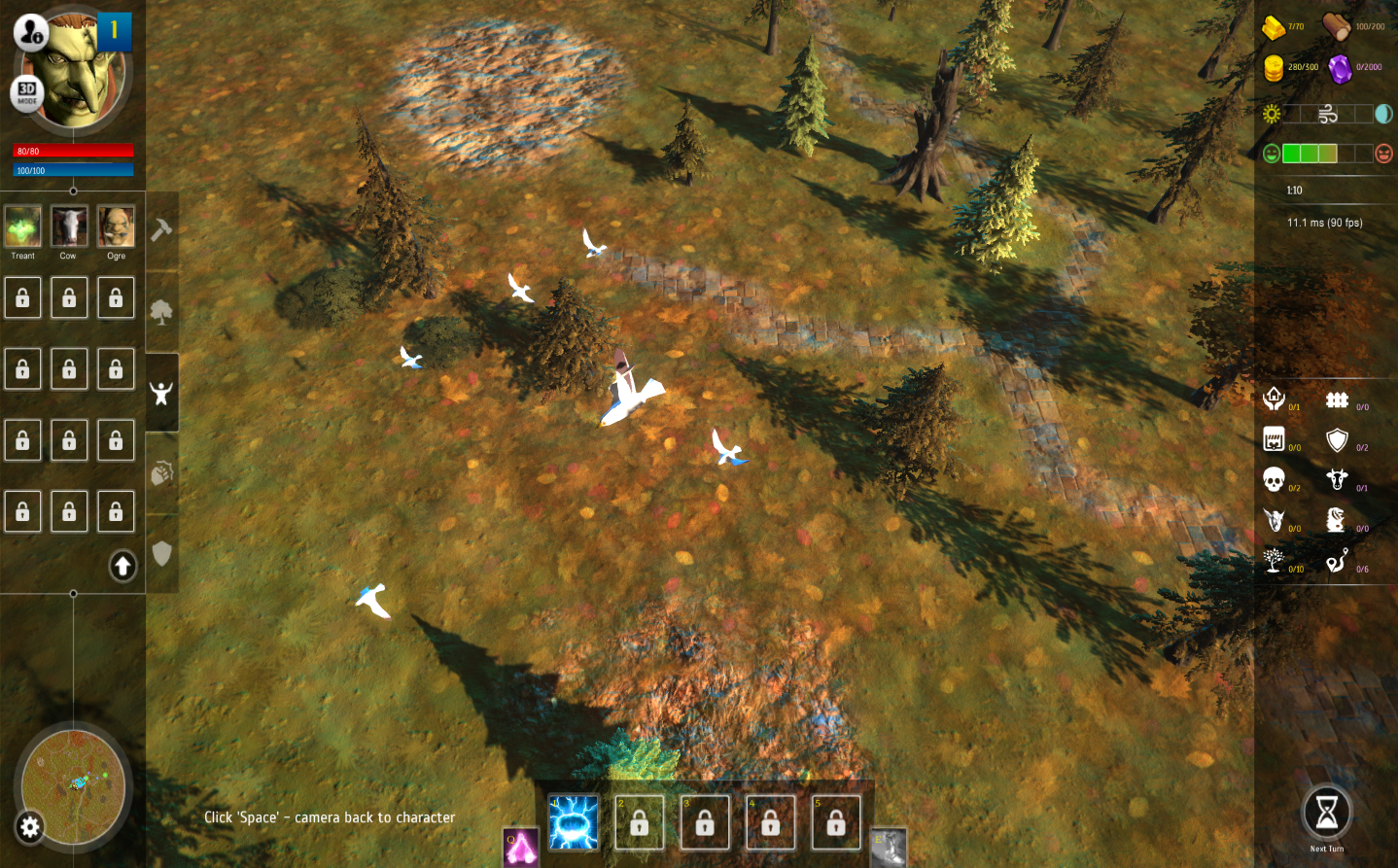Click the purple gem resource icon
This screenshot has height=868, width=1398.
pyautogui.click(x=1340, y=68)
